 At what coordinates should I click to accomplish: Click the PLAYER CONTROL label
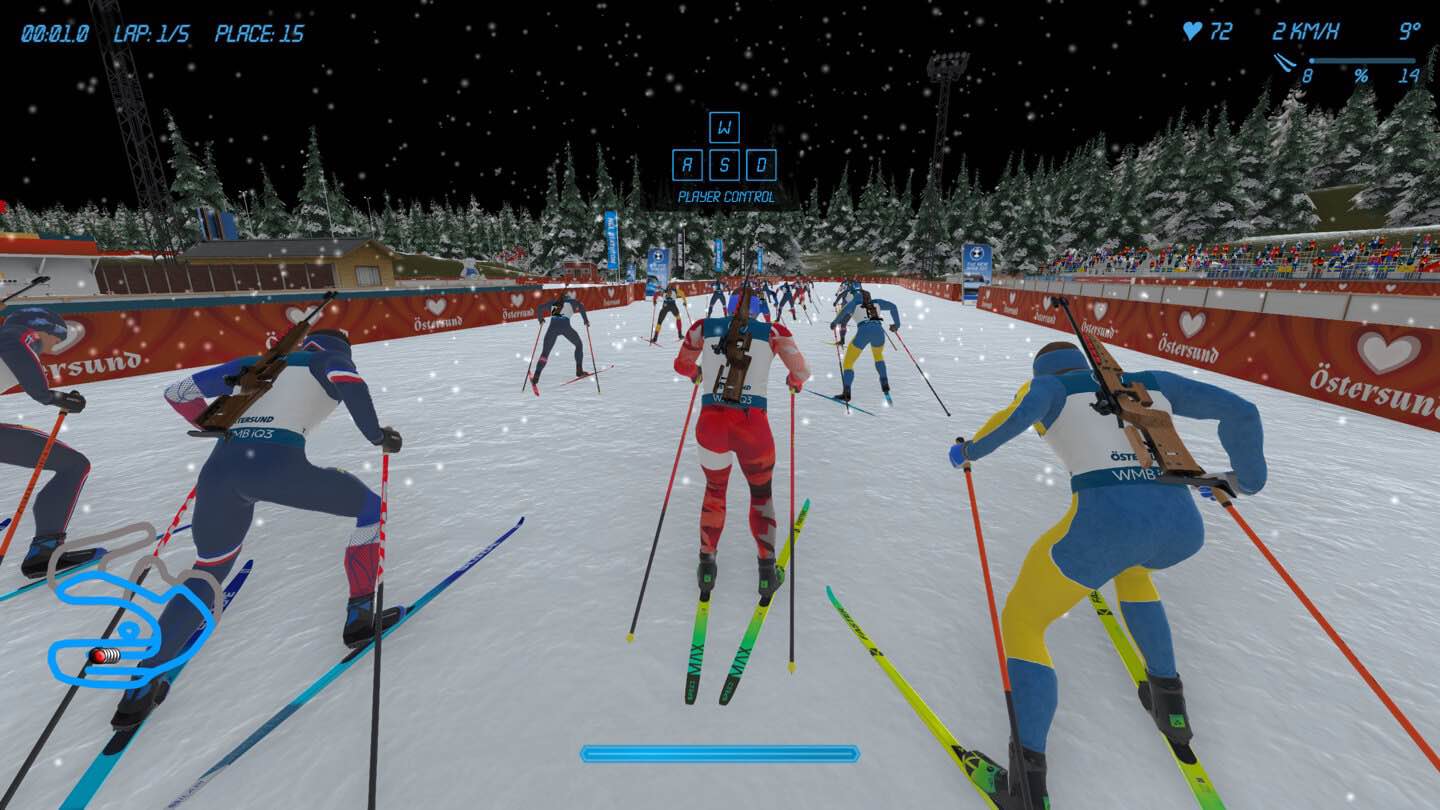click(727, 197)
